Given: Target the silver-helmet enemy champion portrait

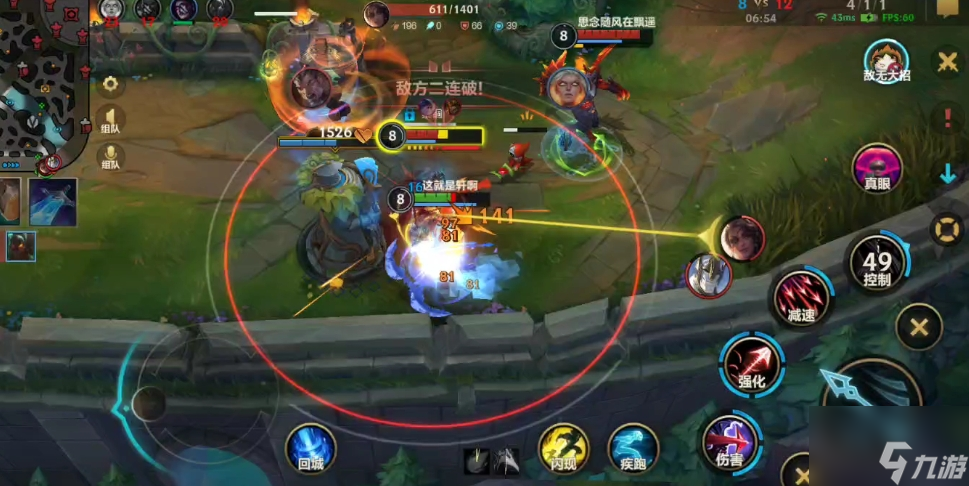Looking at the screenshot, I should click(x=708, y=274).
